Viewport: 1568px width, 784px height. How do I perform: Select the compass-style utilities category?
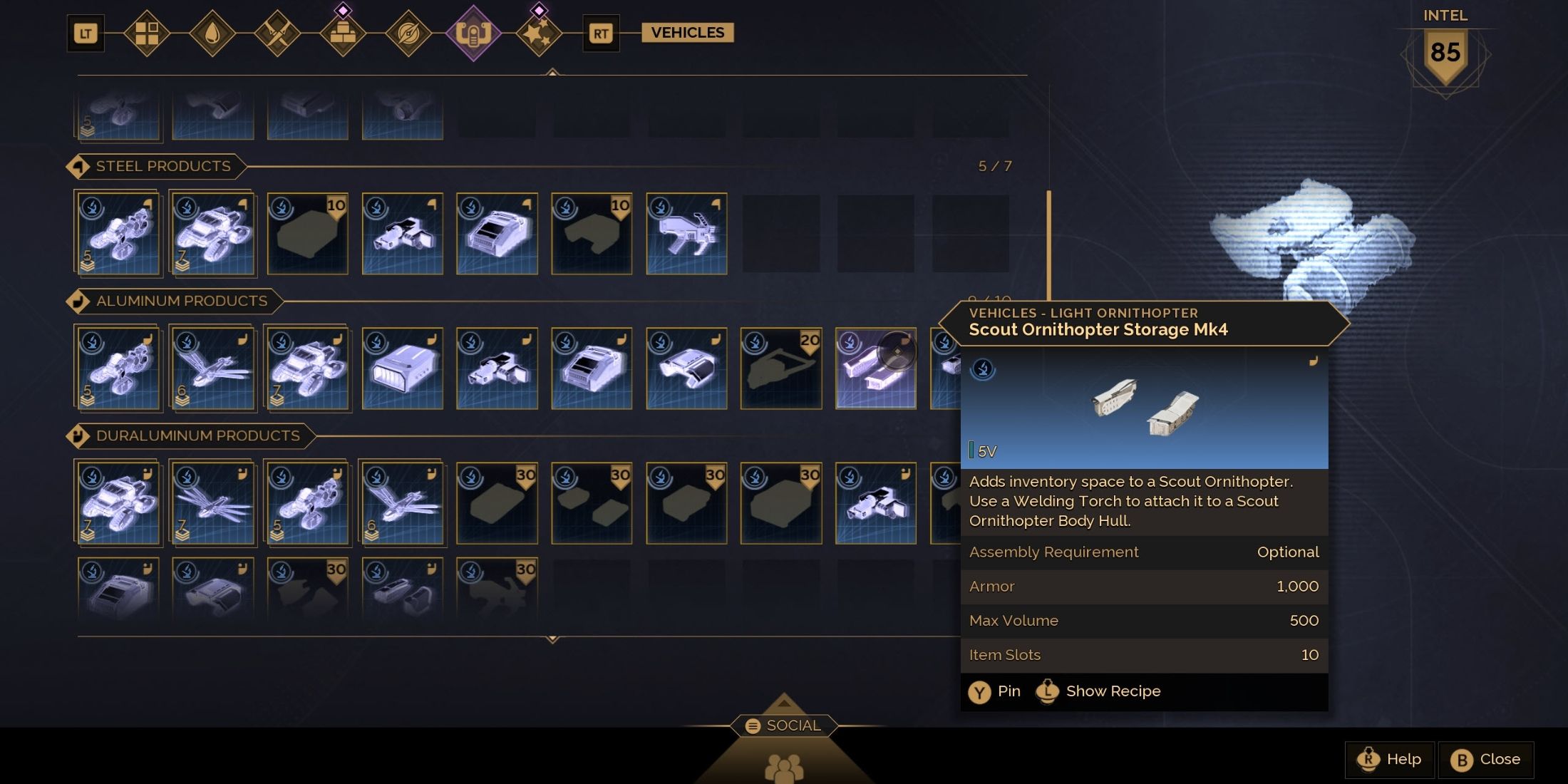[408, 31]
